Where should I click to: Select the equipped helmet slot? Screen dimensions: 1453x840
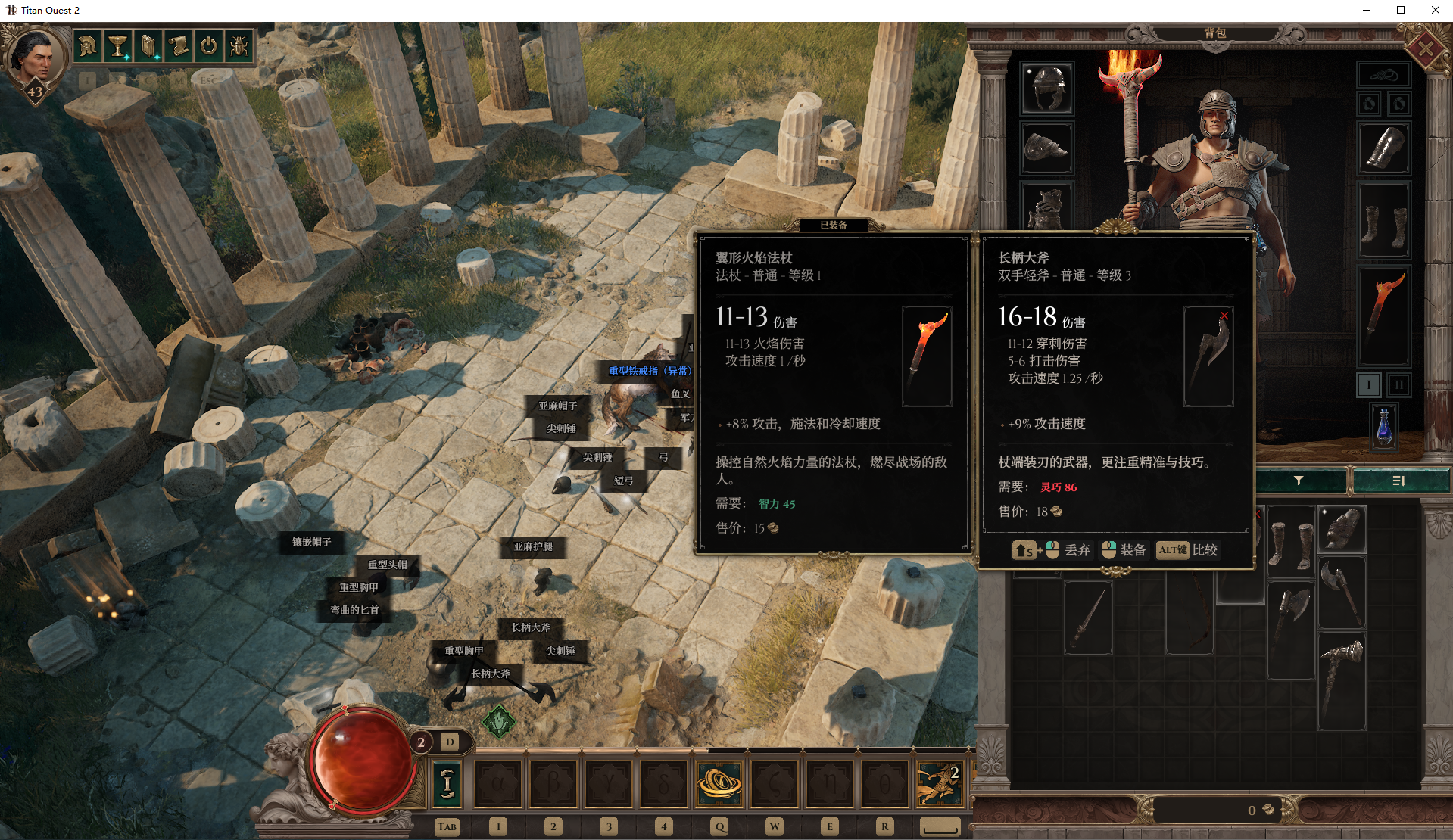coord(1047,88)
